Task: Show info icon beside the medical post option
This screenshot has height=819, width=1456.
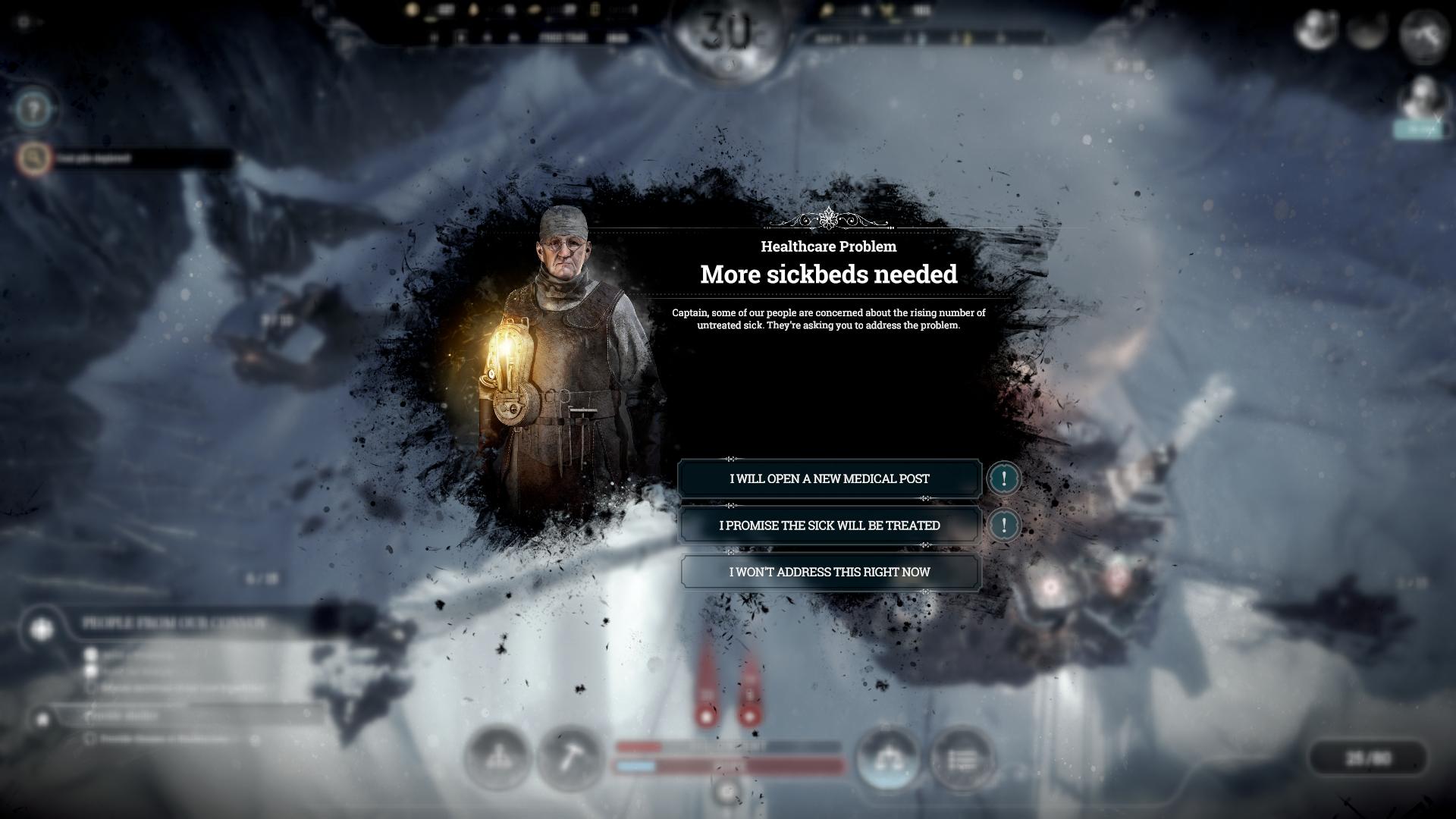Action: (x=1004, y=479)
